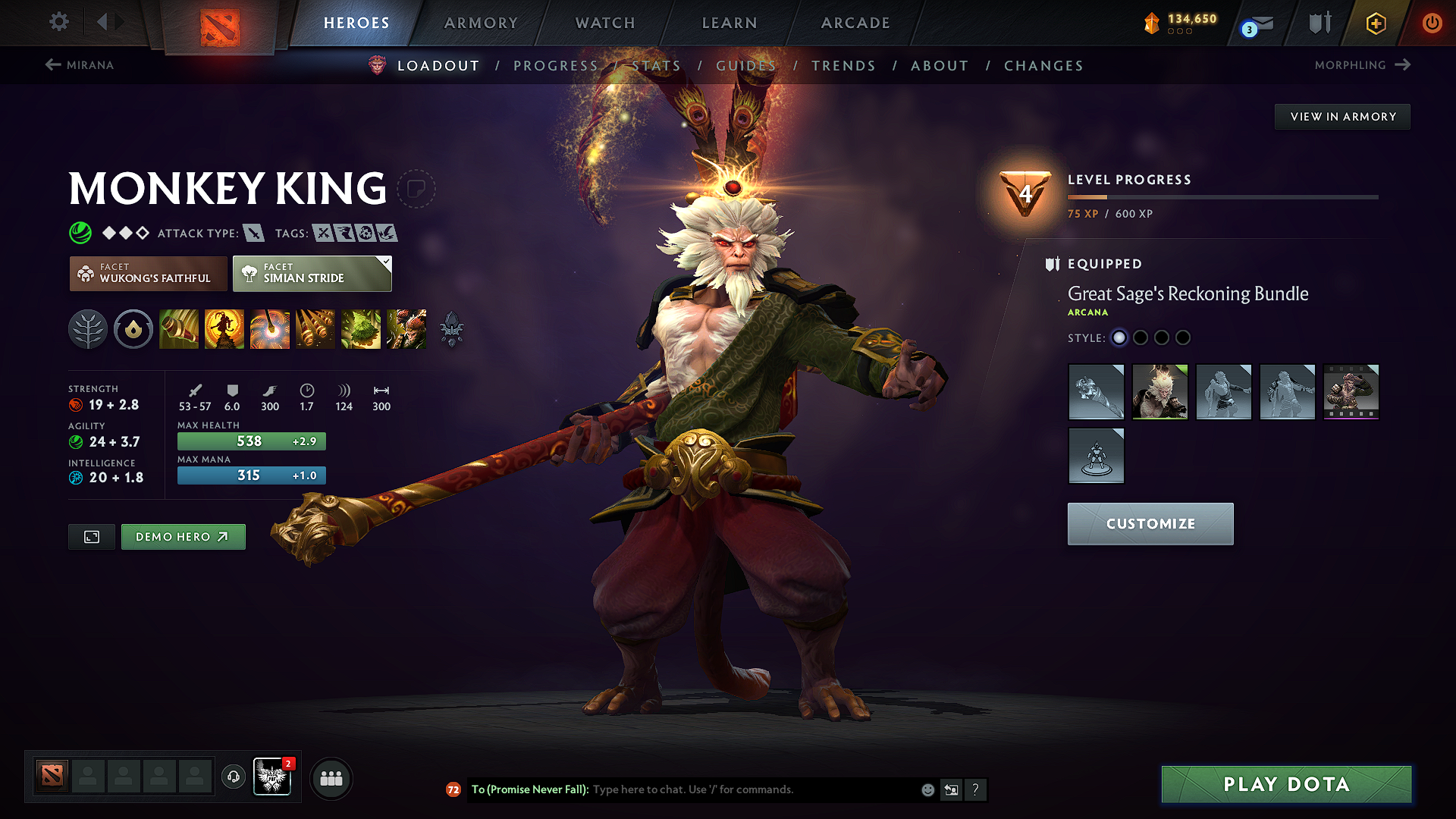Toggle the Simian Stride facet selection
The width and height of the screenshot is (1456, 819).
[307, 273]
